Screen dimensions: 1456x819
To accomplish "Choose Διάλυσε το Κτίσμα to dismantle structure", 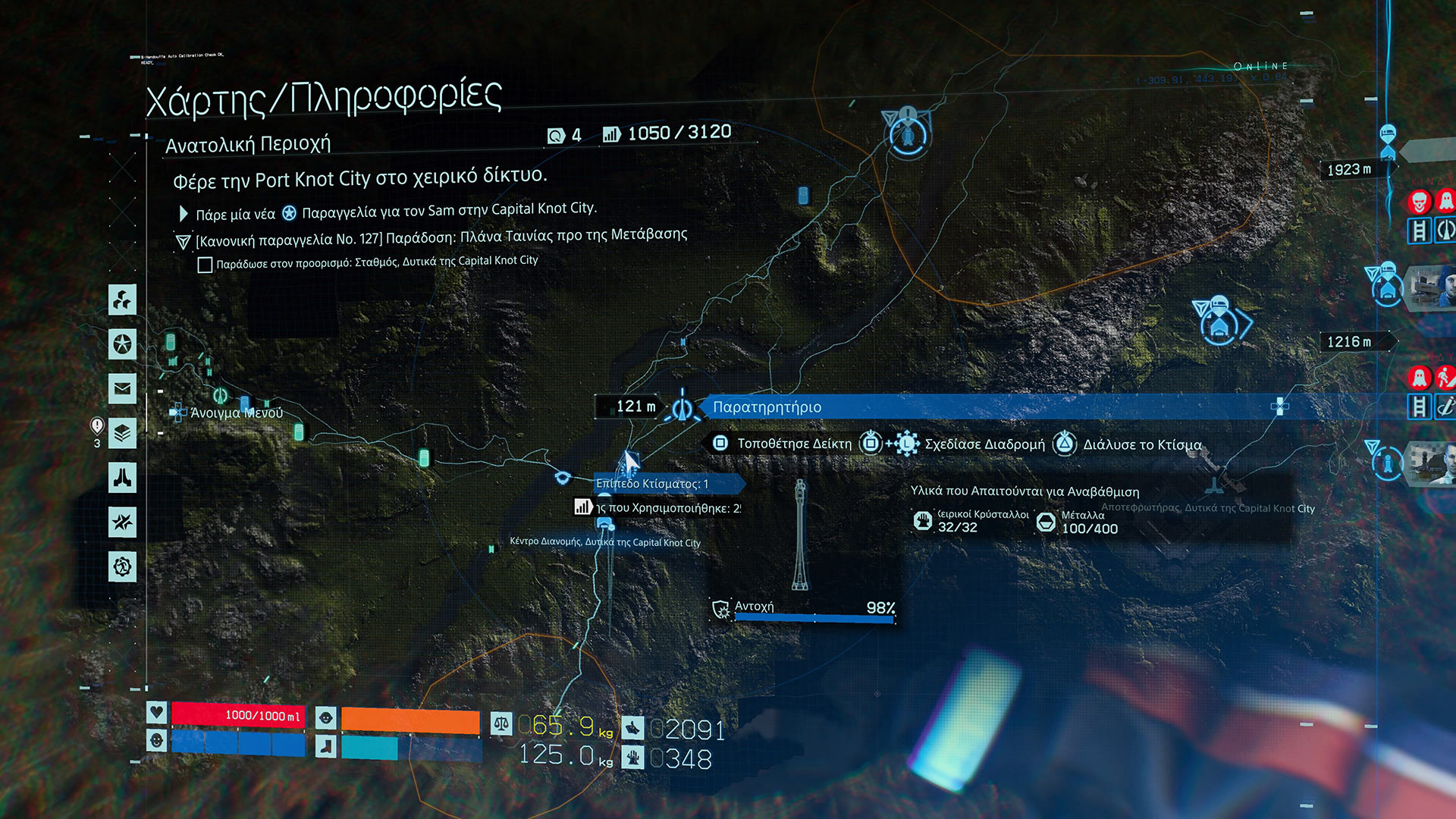I will pyautogui.click(x=1141, y=444).
